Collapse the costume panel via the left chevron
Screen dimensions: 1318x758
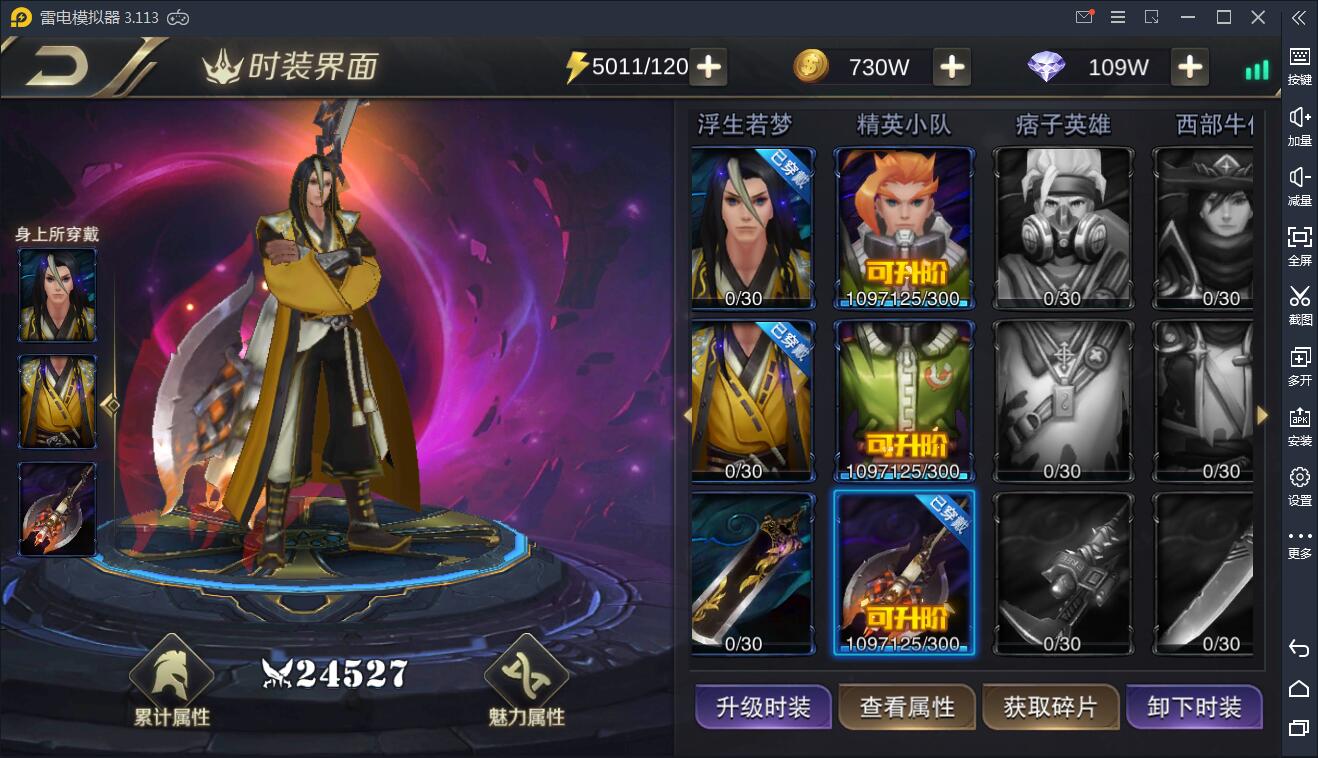[687, 413]
